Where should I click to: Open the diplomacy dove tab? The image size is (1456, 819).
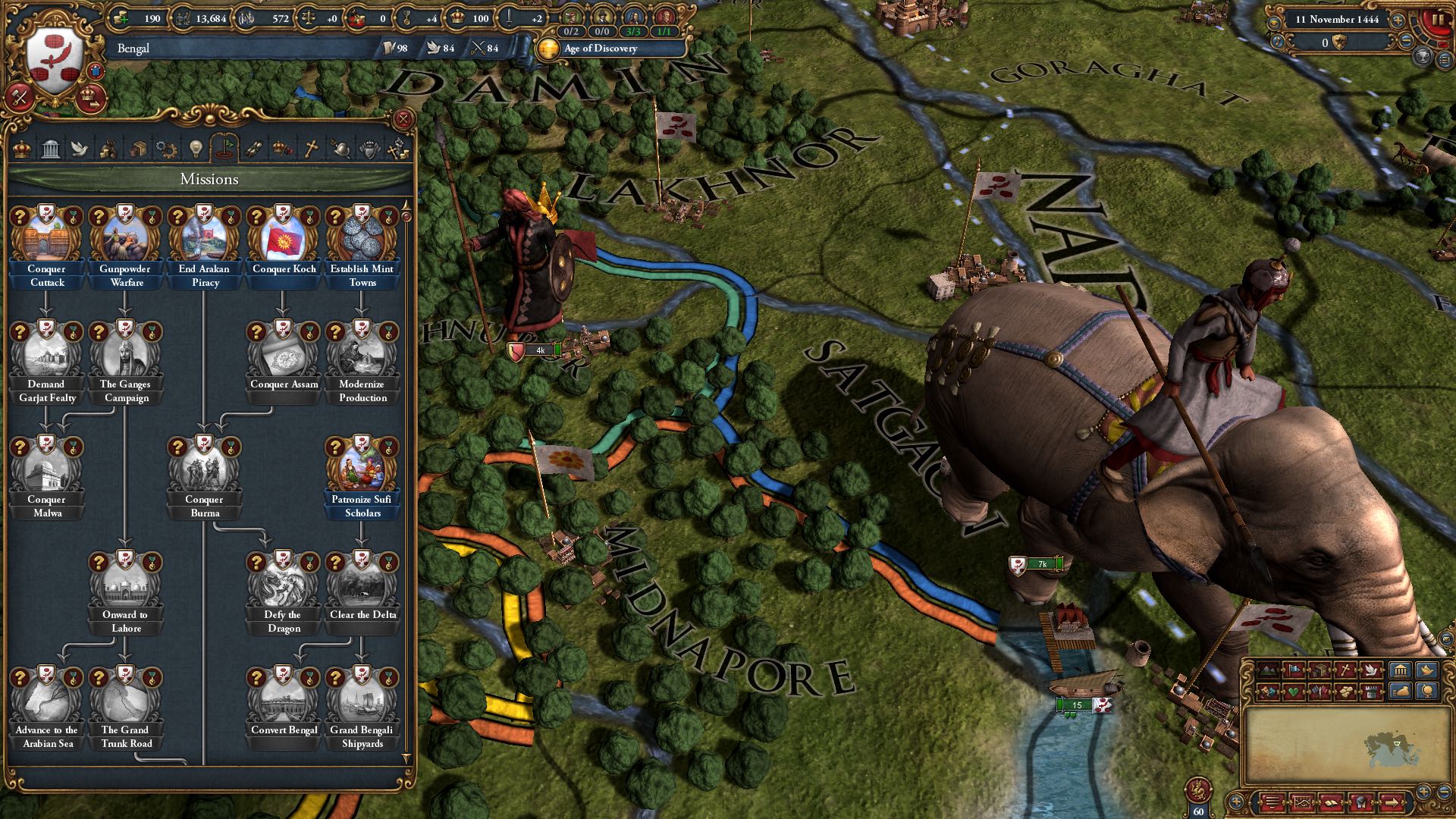(80, 149)
